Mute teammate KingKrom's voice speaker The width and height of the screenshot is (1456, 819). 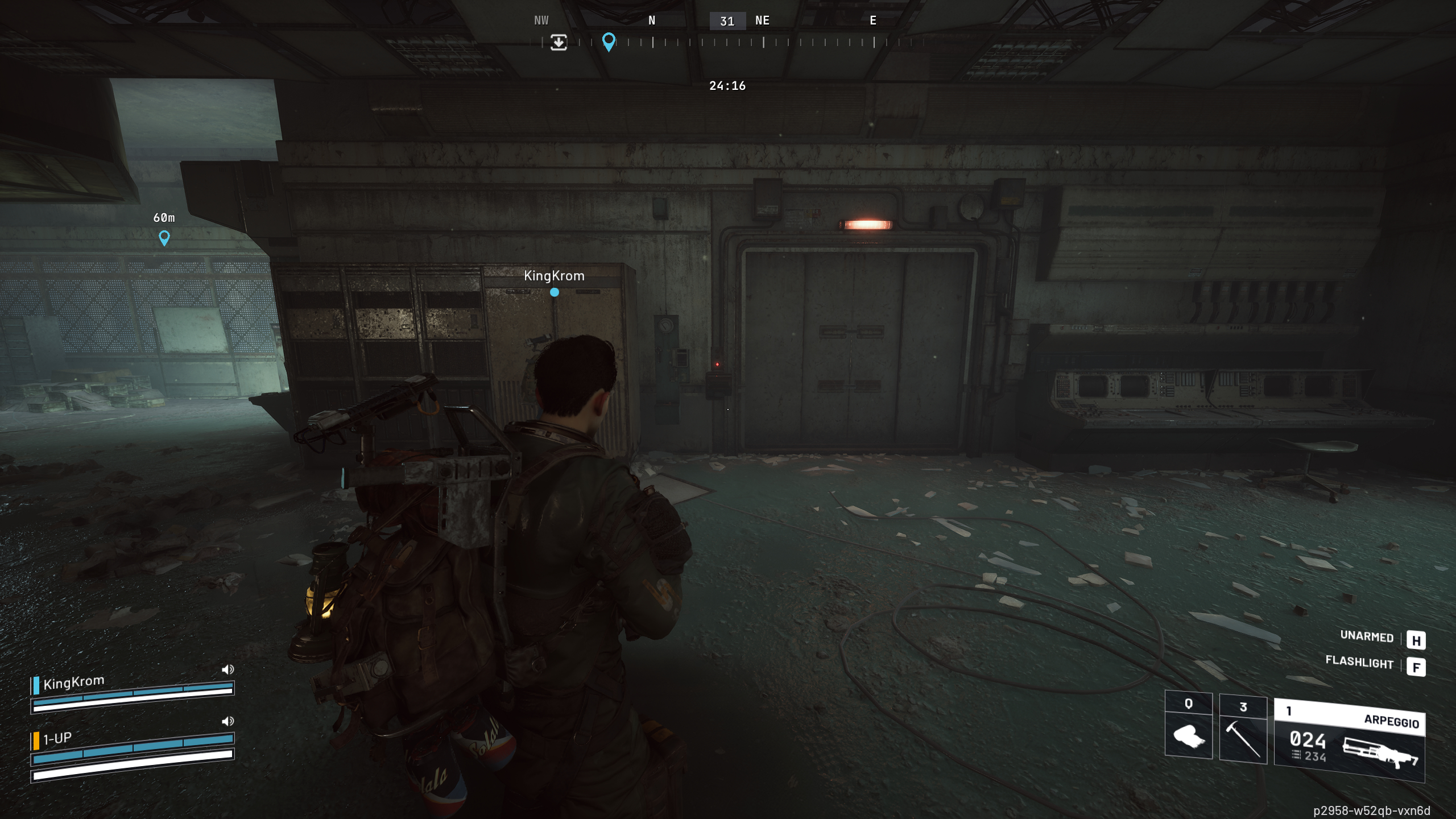228,669
